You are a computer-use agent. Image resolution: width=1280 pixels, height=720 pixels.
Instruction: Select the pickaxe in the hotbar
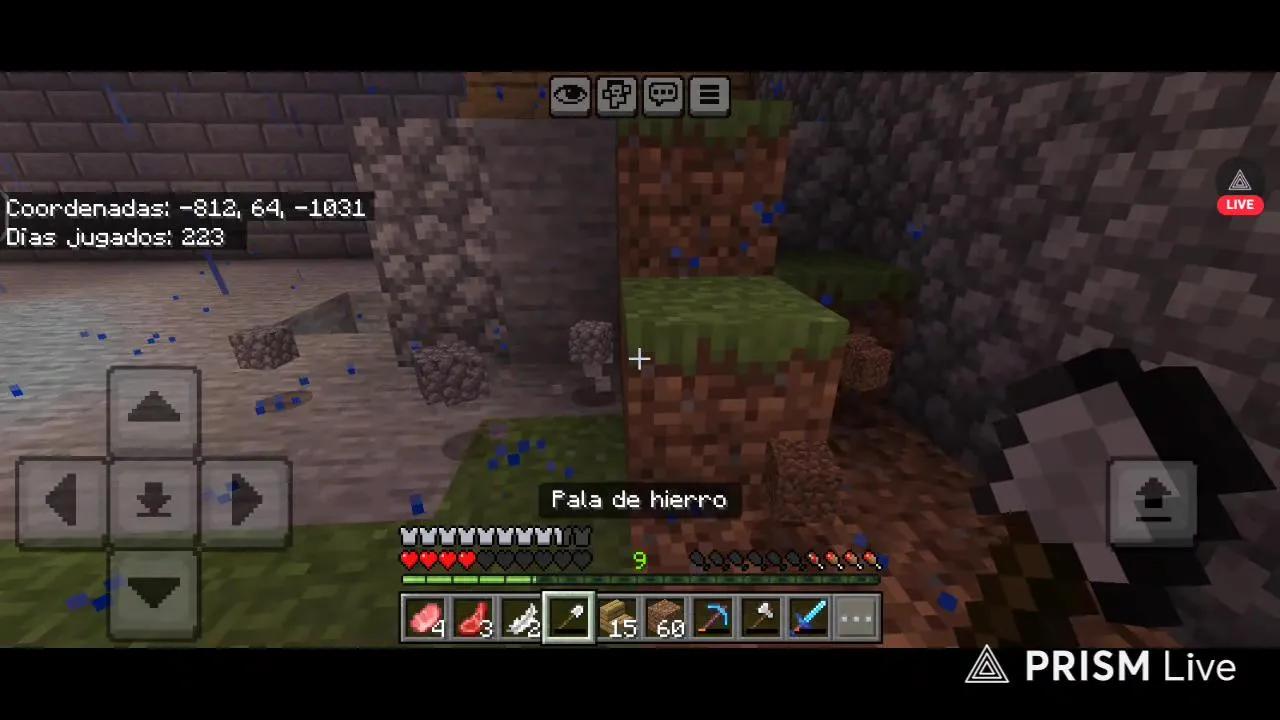click(x=713, y=617)
